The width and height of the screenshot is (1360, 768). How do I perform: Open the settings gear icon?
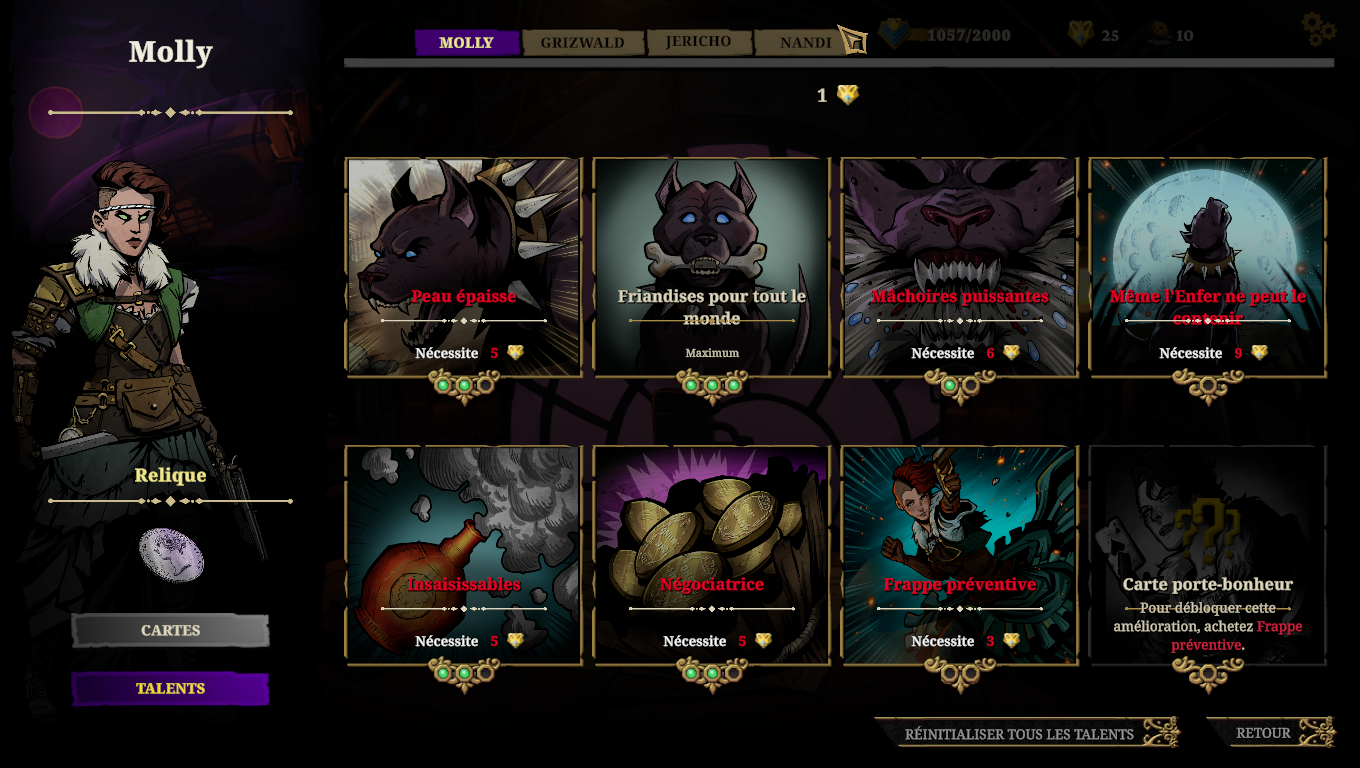(x=1319, y=29)
